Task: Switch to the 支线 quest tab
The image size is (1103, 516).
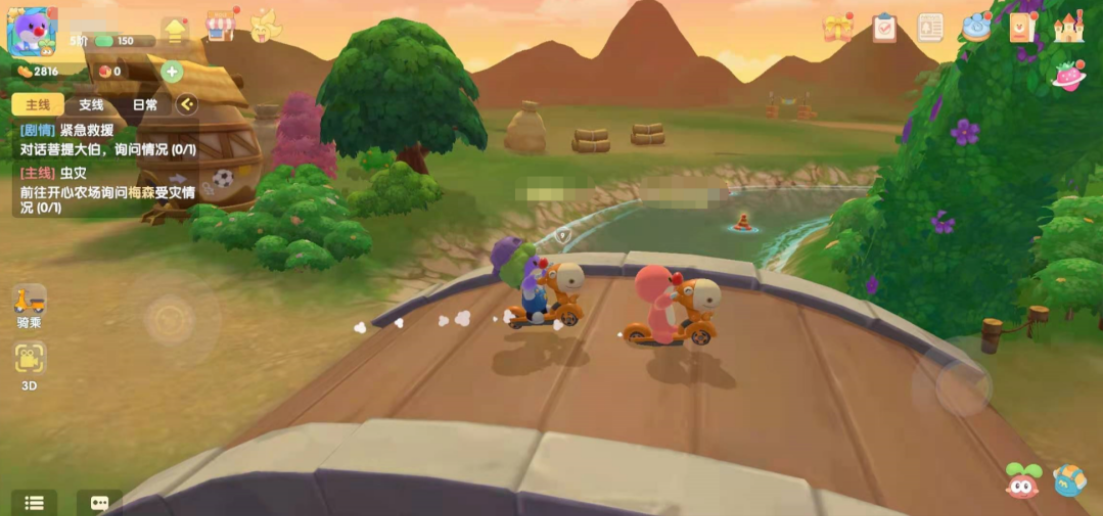Action: [x=91, y=105]
